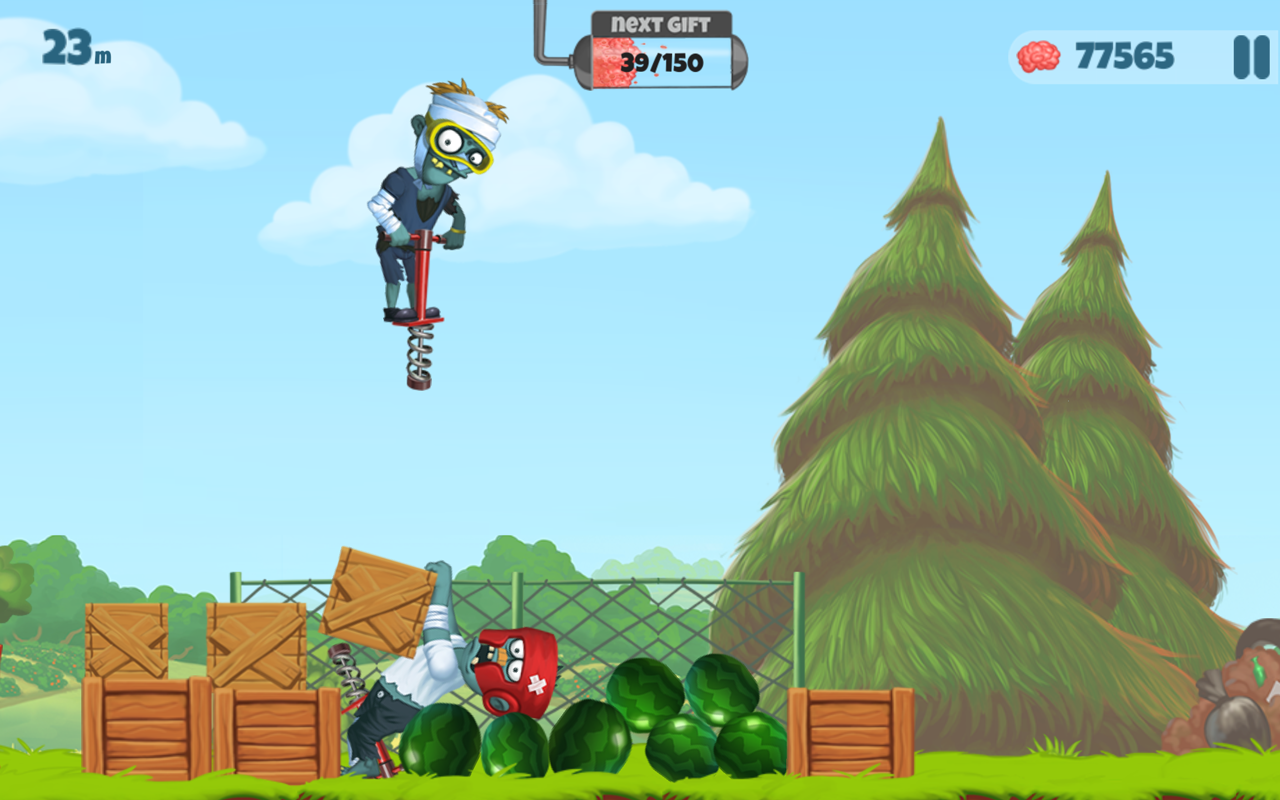Tap the brain counter showing 77565
Image resolution: width=1280 pixels, height=800 pixels.
click(1122, 56)
